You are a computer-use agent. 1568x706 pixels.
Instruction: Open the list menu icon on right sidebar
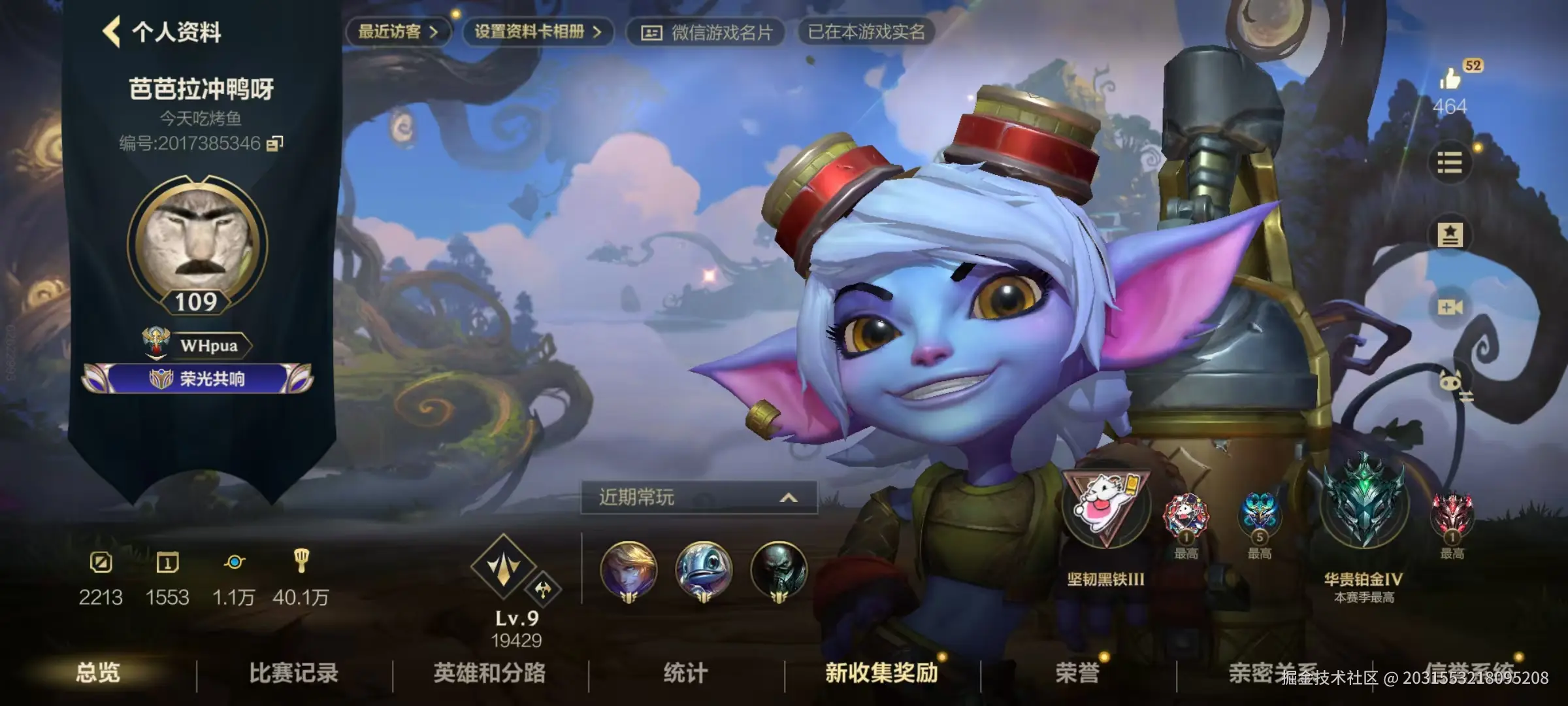pos(1451,163)
